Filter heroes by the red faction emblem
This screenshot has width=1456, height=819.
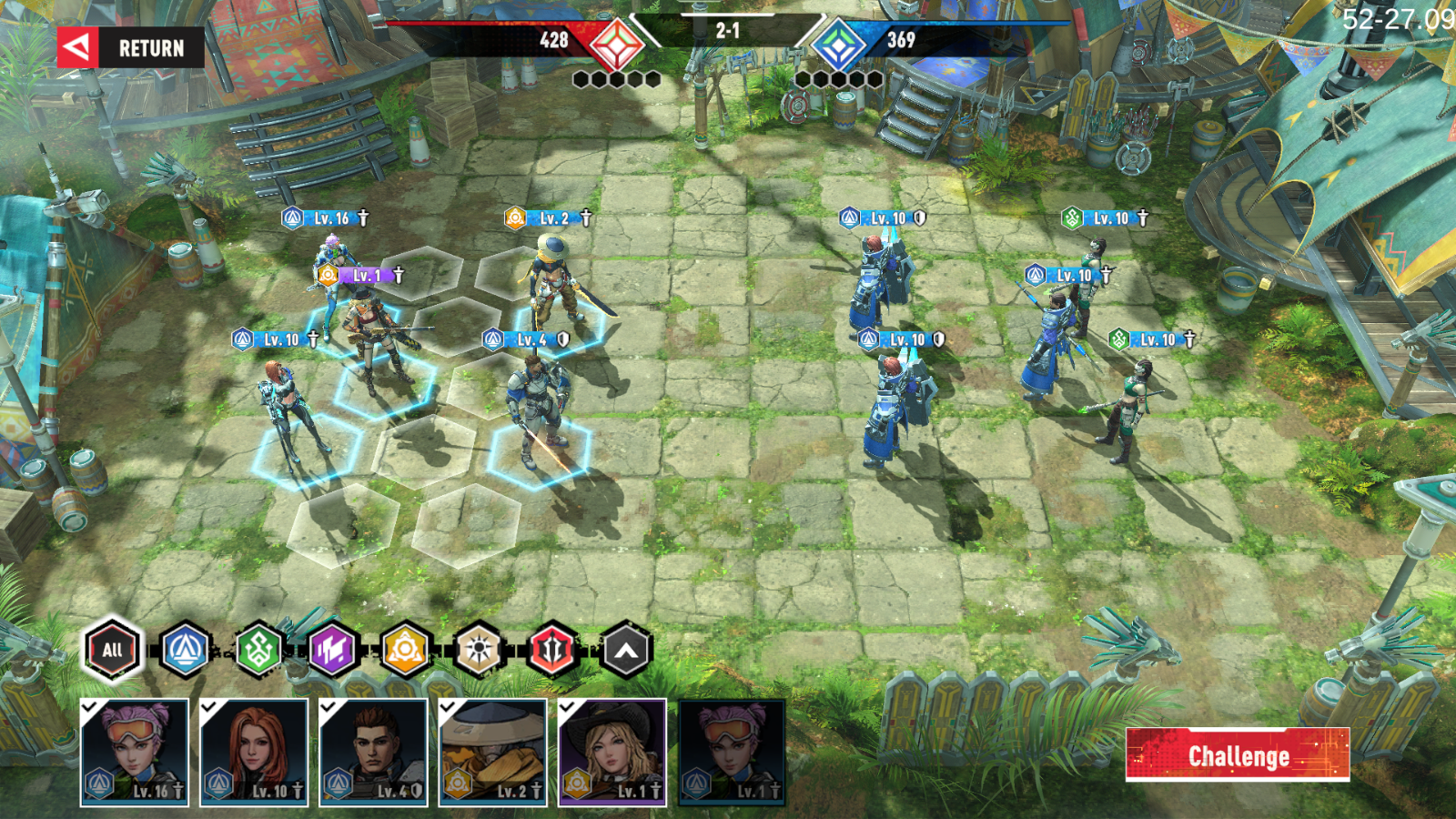coord(551,649)
